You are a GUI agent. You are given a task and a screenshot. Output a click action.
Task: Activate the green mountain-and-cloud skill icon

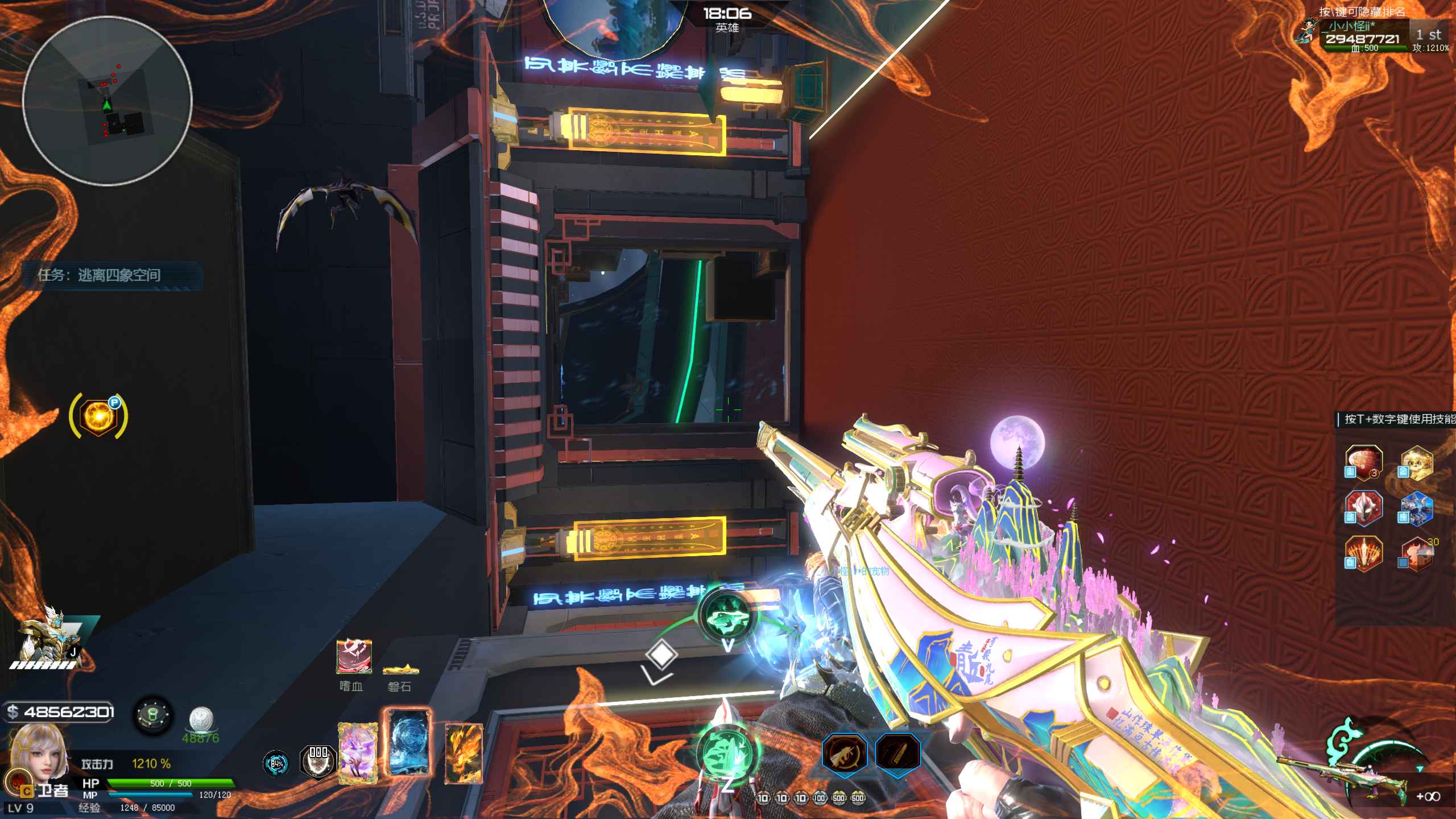[x=727, y=616]
